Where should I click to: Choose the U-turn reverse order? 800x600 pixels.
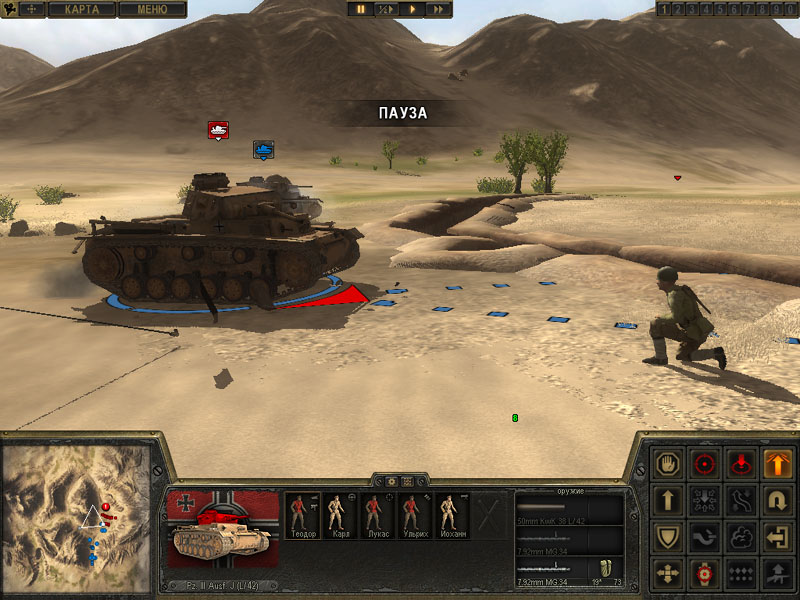pos(777,500)
